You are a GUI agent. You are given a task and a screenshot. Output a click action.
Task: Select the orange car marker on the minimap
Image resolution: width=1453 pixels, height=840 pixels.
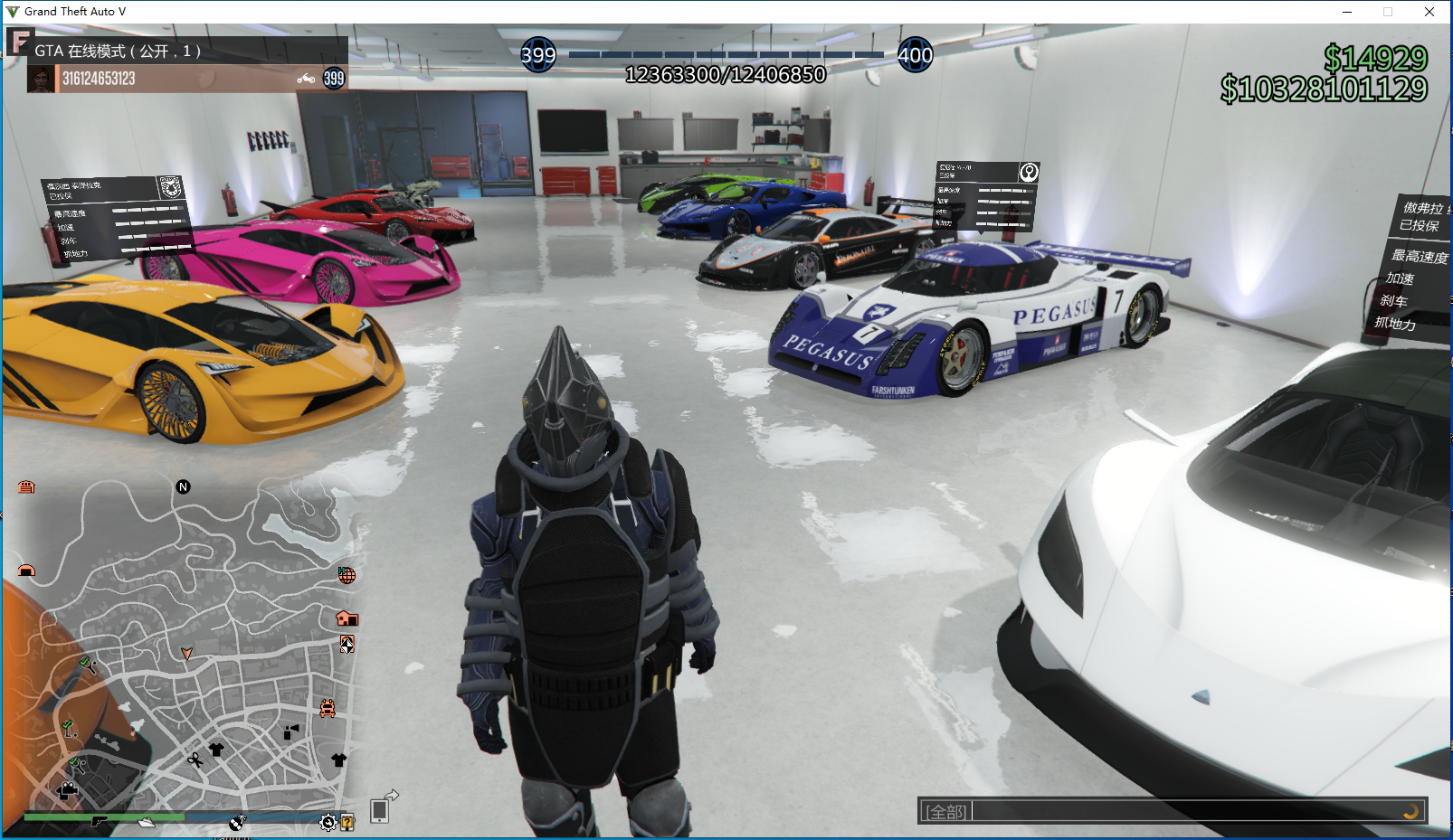click(x=328, y=708)
